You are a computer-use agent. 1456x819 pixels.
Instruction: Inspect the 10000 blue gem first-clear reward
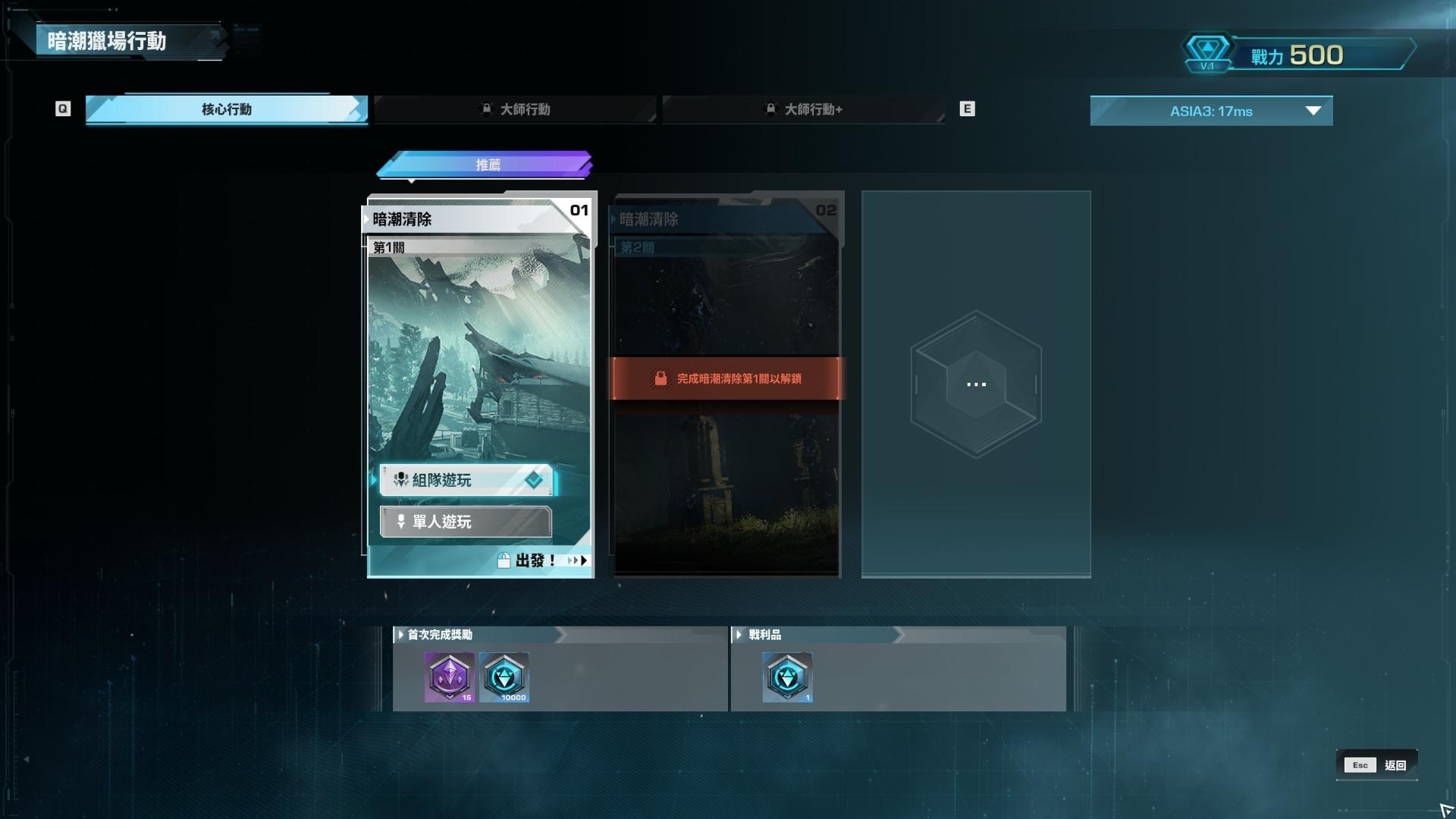[504, 676]
